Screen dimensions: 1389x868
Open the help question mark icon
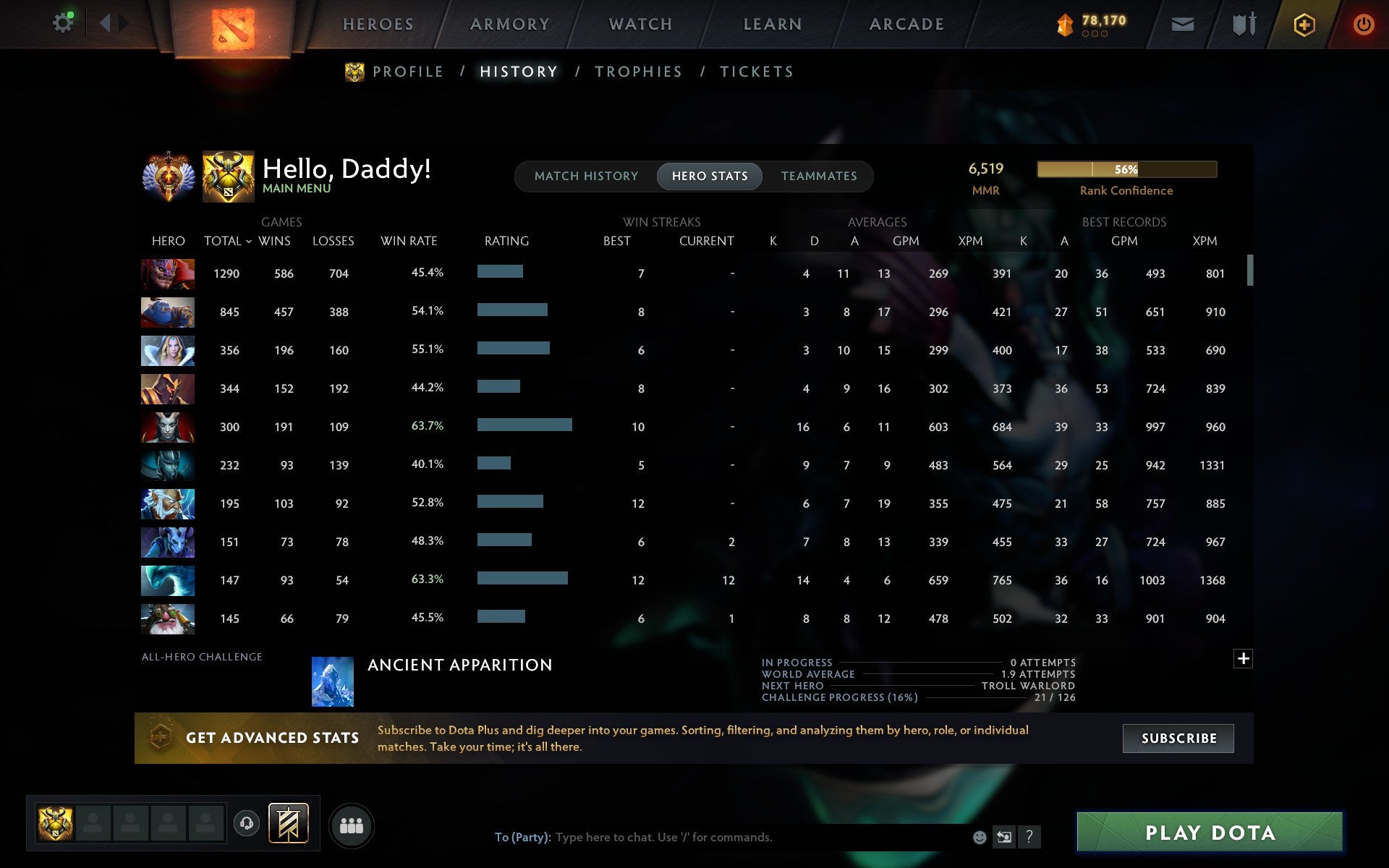tap(1029, 838)
